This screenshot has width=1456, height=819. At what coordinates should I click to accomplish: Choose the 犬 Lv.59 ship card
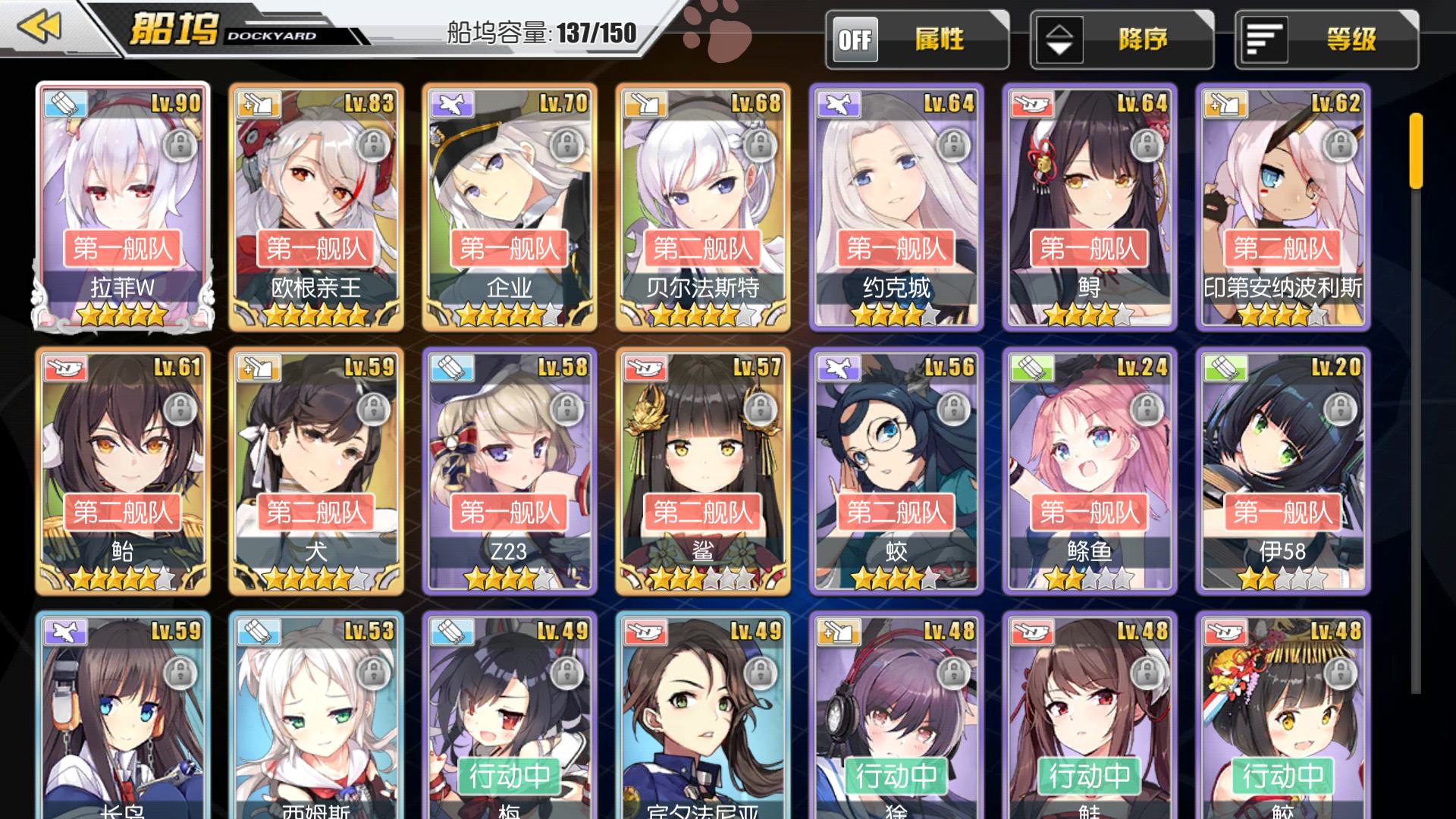pos(316,470)
